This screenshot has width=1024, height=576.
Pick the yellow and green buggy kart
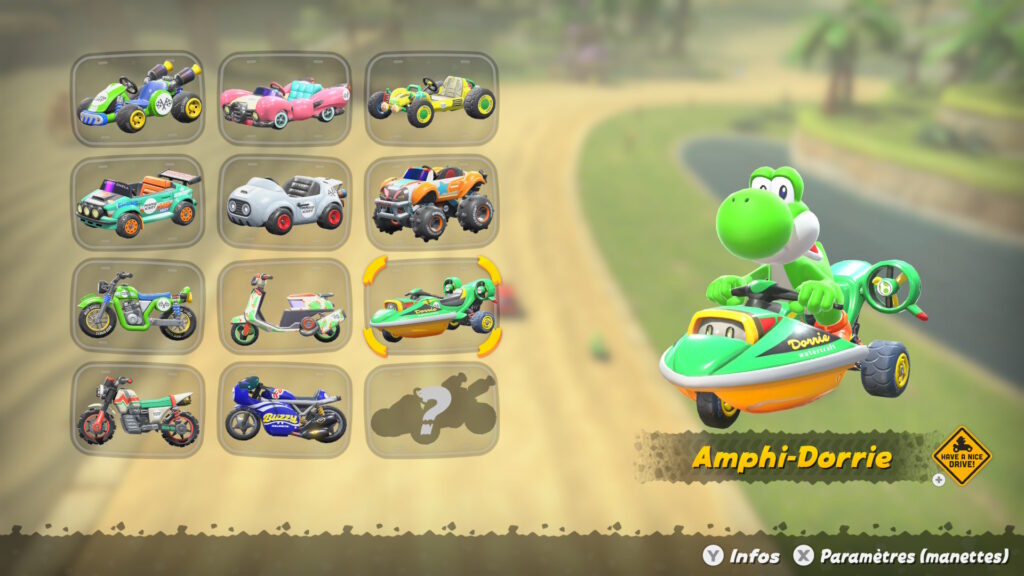pyautogui.click(x=431, y=99)
